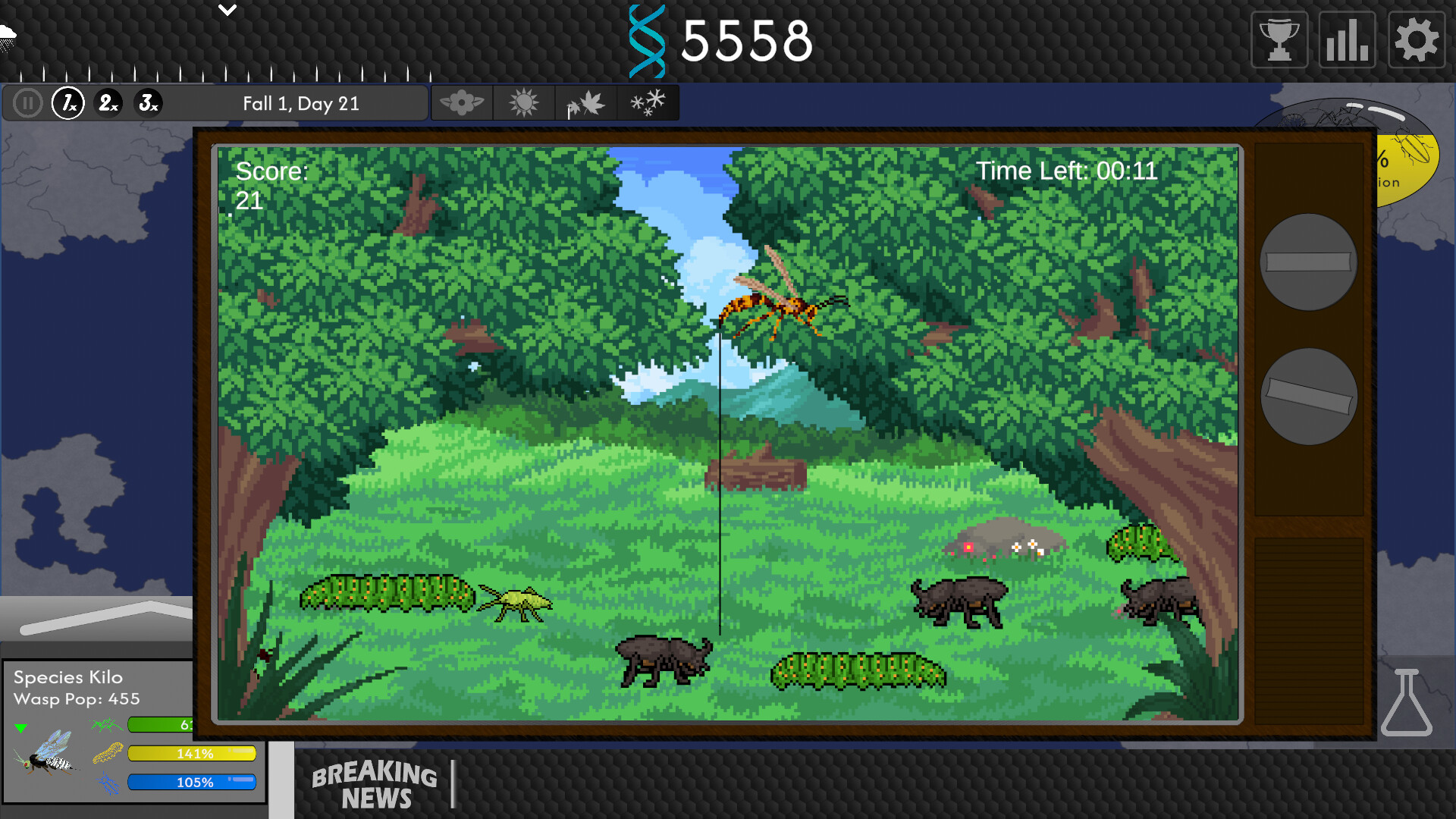
Task: Select the fall leaves season icon
Action: tap(586, 102)
